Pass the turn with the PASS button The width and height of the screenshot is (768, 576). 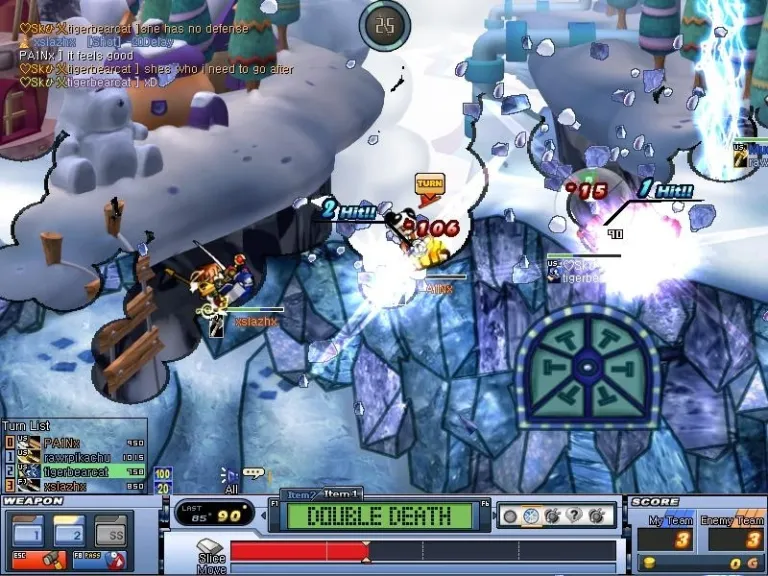pyautogui.click(x=101, y=560)
